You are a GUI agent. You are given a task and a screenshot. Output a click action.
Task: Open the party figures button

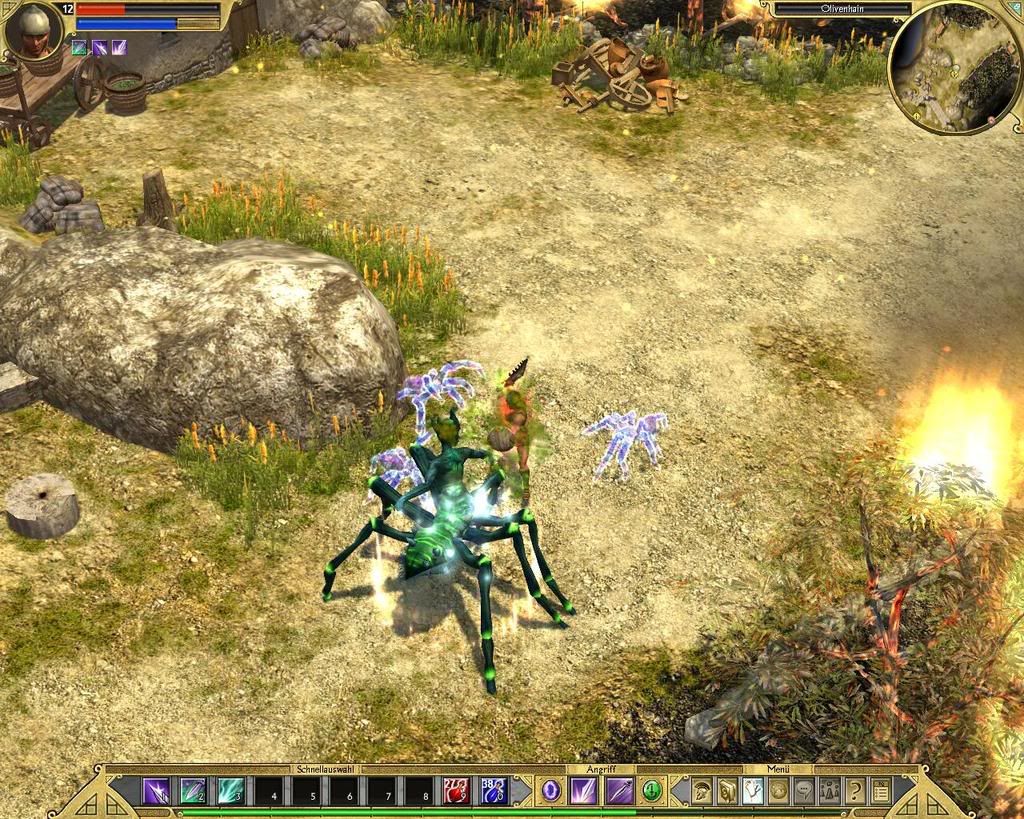(829, 791)
